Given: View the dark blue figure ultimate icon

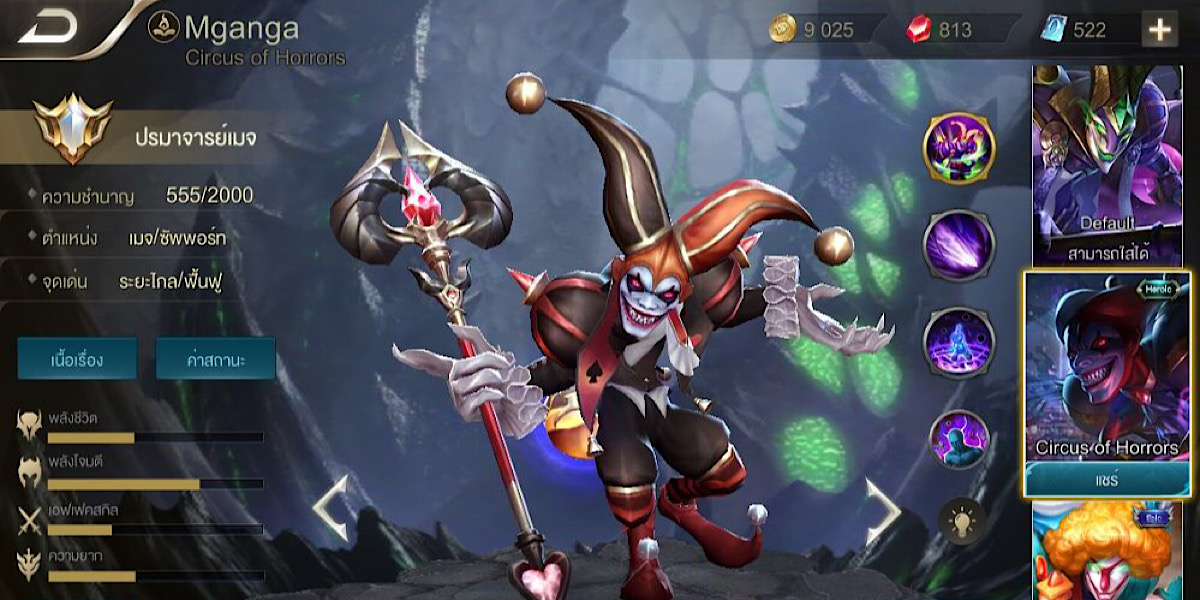Looking at the screenshot, I should coord(958,438).
